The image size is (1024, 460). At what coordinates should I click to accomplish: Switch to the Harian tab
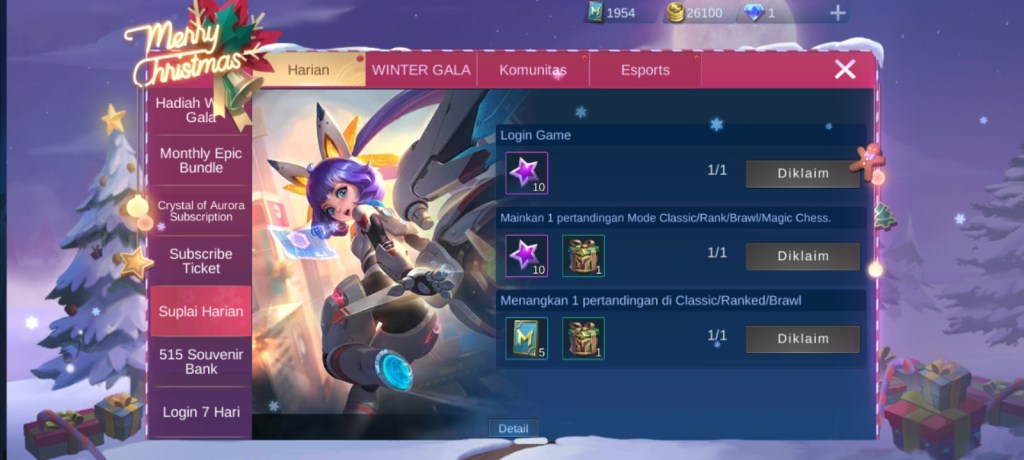(x=308, y=70)
